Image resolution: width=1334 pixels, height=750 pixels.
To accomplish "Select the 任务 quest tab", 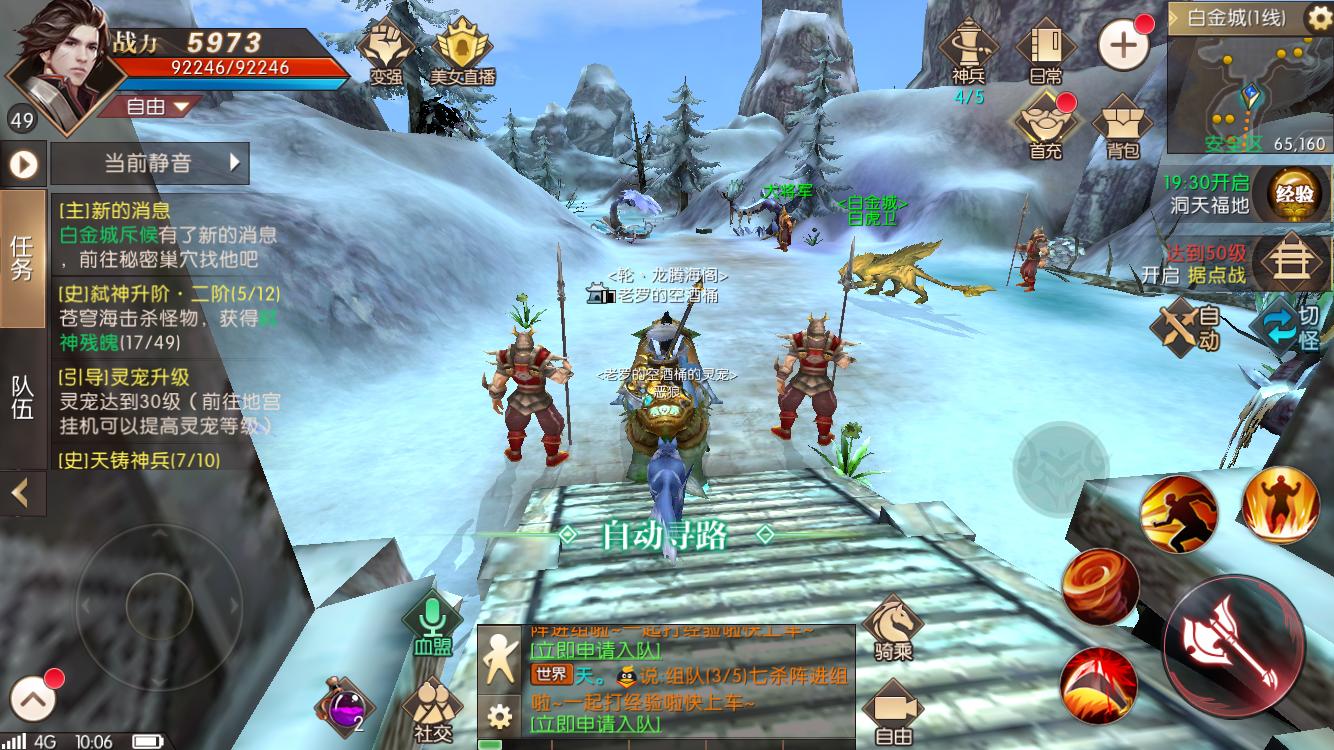I will click(23, 258).
